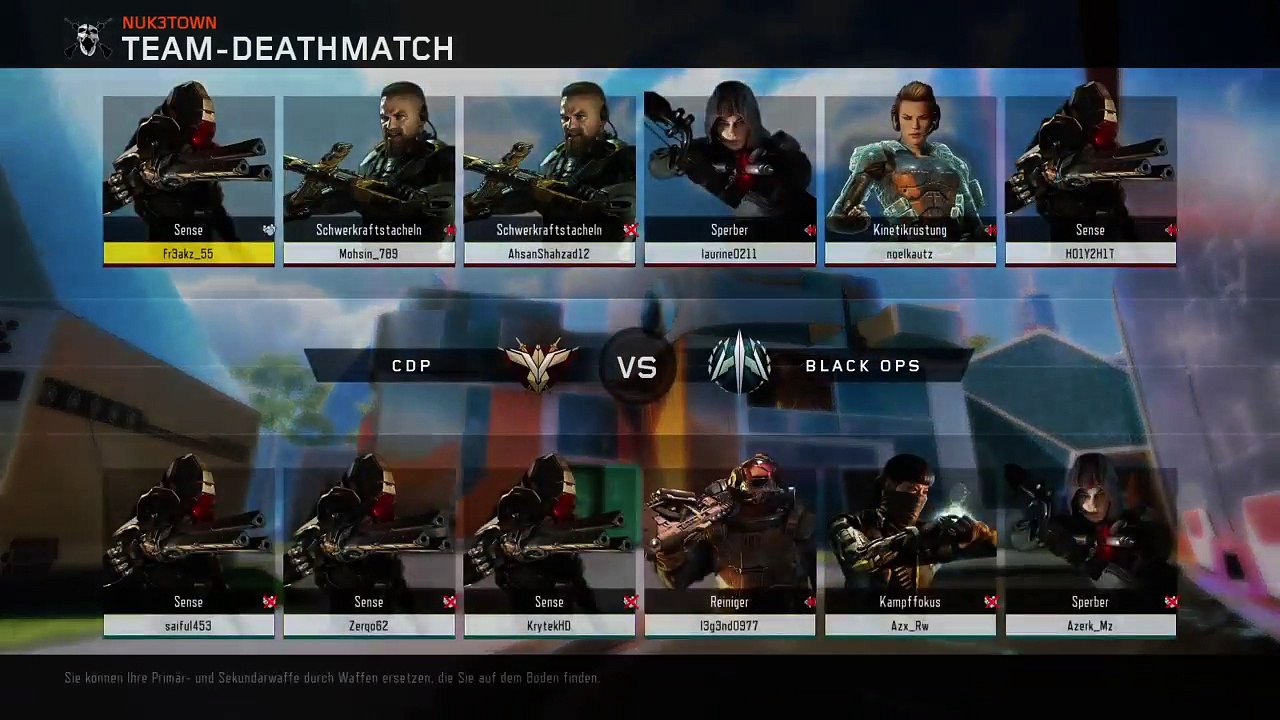View Azerk_Mz's Sperber player card
The image size is (1280, 720).
click(1090, 552)
